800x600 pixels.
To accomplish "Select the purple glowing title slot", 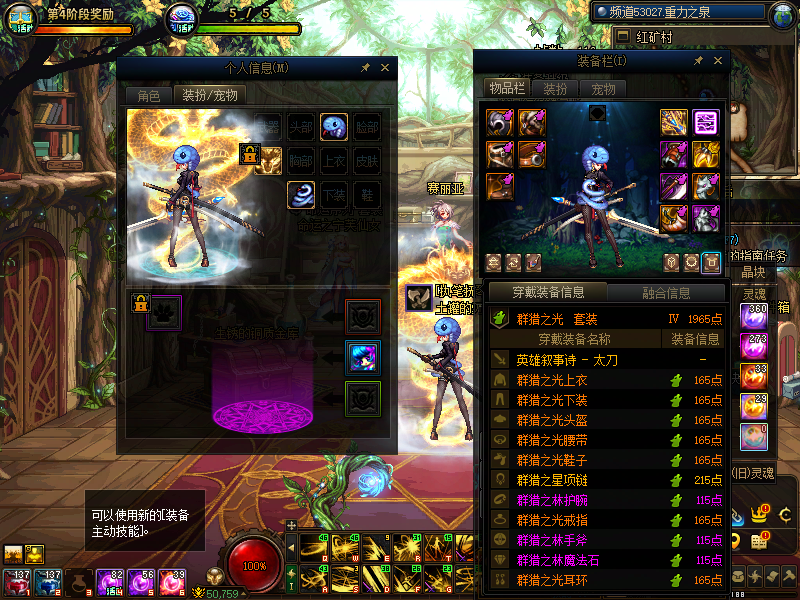I will [x=707, y=123].
